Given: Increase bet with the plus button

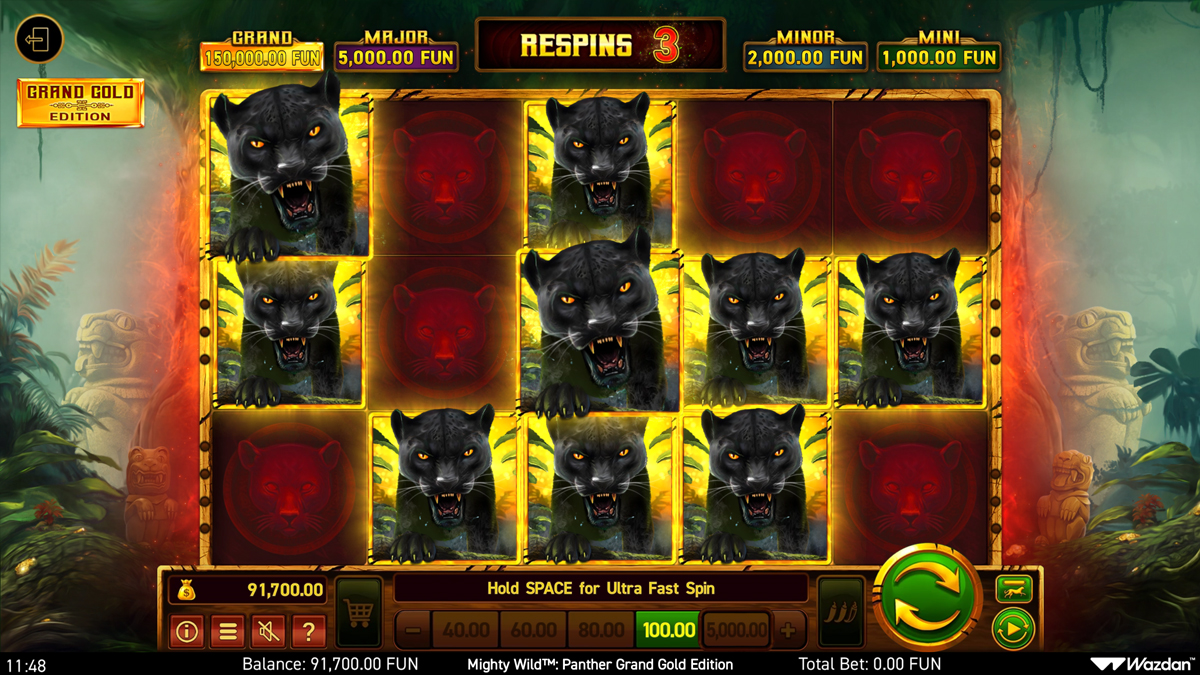Looking at the screenshot, I should click(789, 630).
